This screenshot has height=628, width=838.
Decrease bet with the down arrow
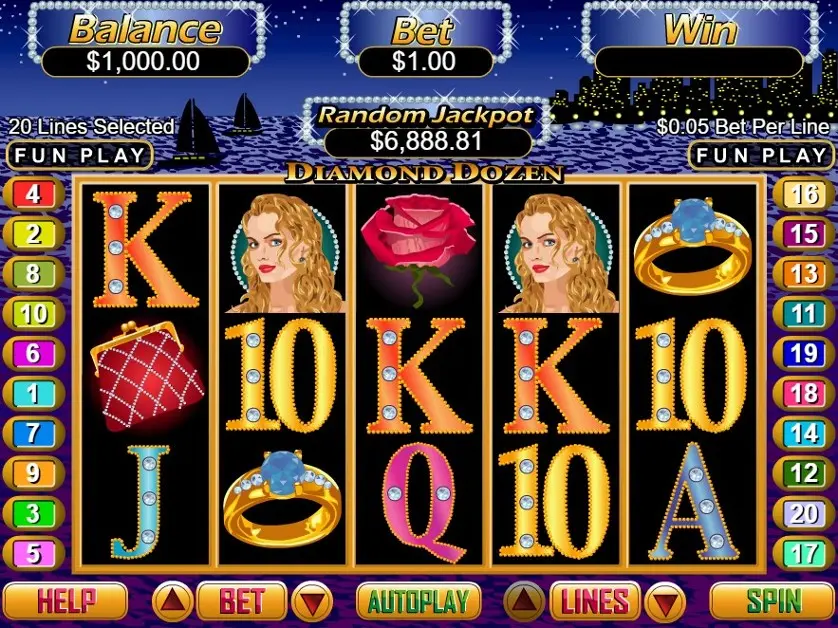click(314, 601)
